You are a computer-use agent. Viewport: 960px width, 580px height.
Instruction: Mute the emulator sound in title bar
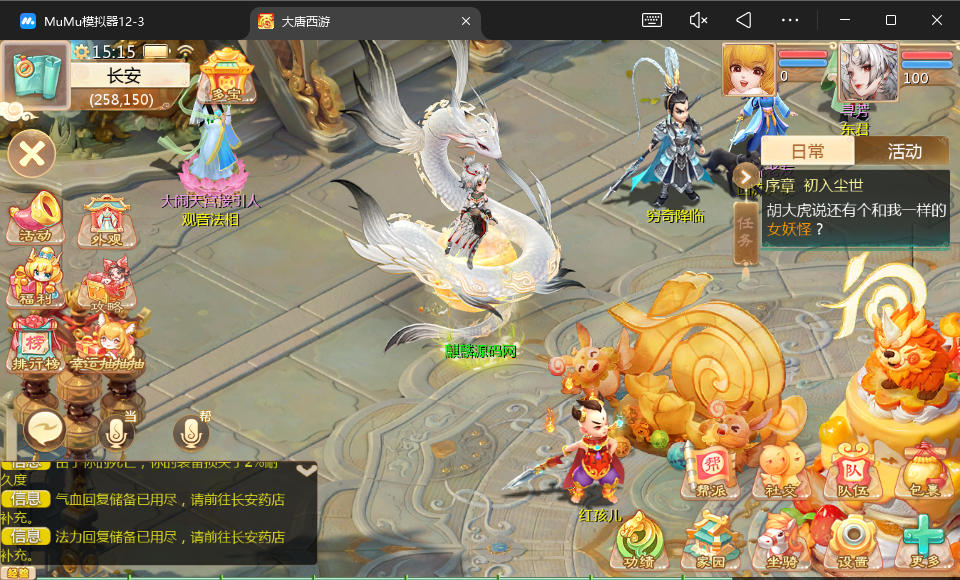click(699, 20)
